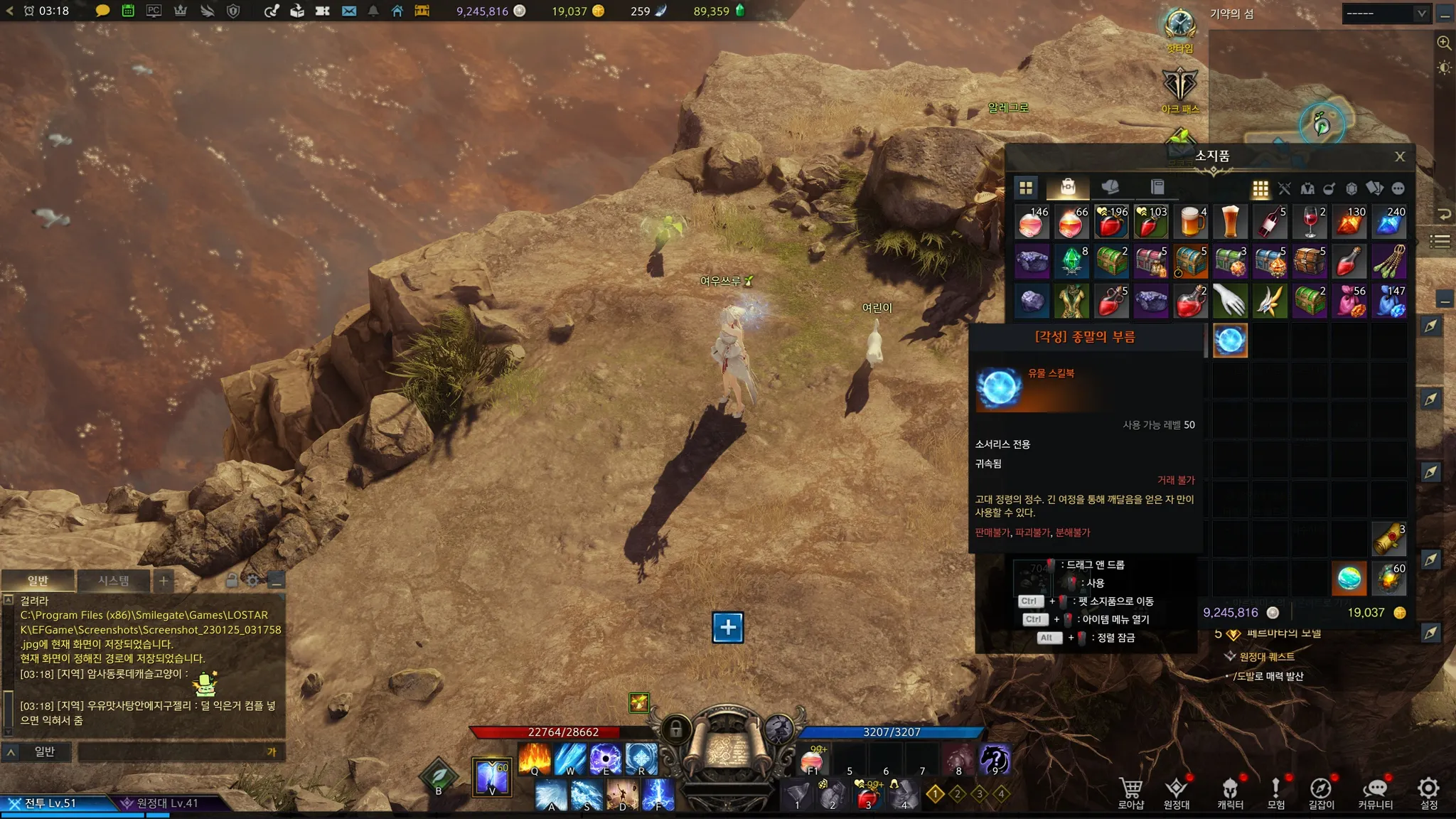Zoom in the minimap with magnifier button
This screenshot has width=1456, height=819.
[x=1444, y=43]
